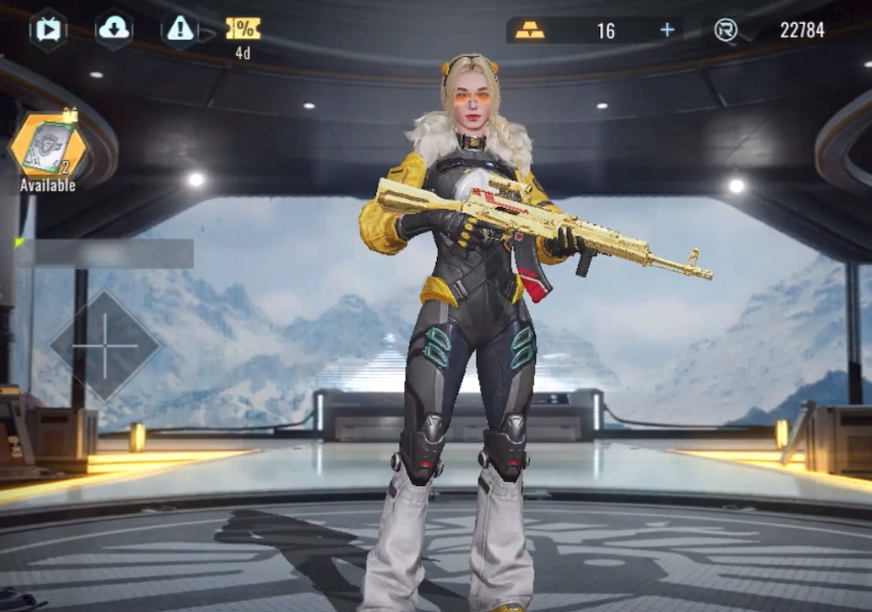The height and width of the screenshot is (612, 872).
Task: Select the diamond crosshair button
Action: pos(105,346)
